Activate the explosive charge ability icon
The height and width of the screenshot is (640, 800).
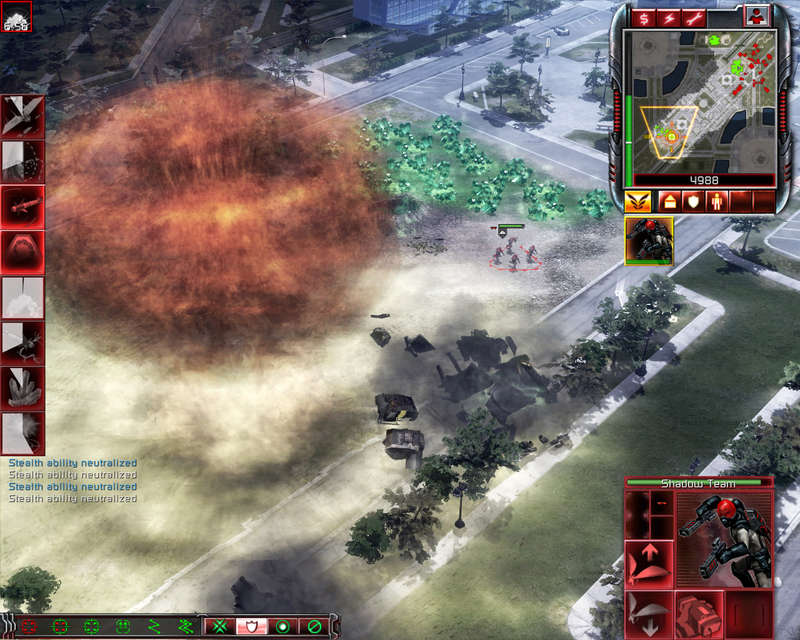(696, 612)
